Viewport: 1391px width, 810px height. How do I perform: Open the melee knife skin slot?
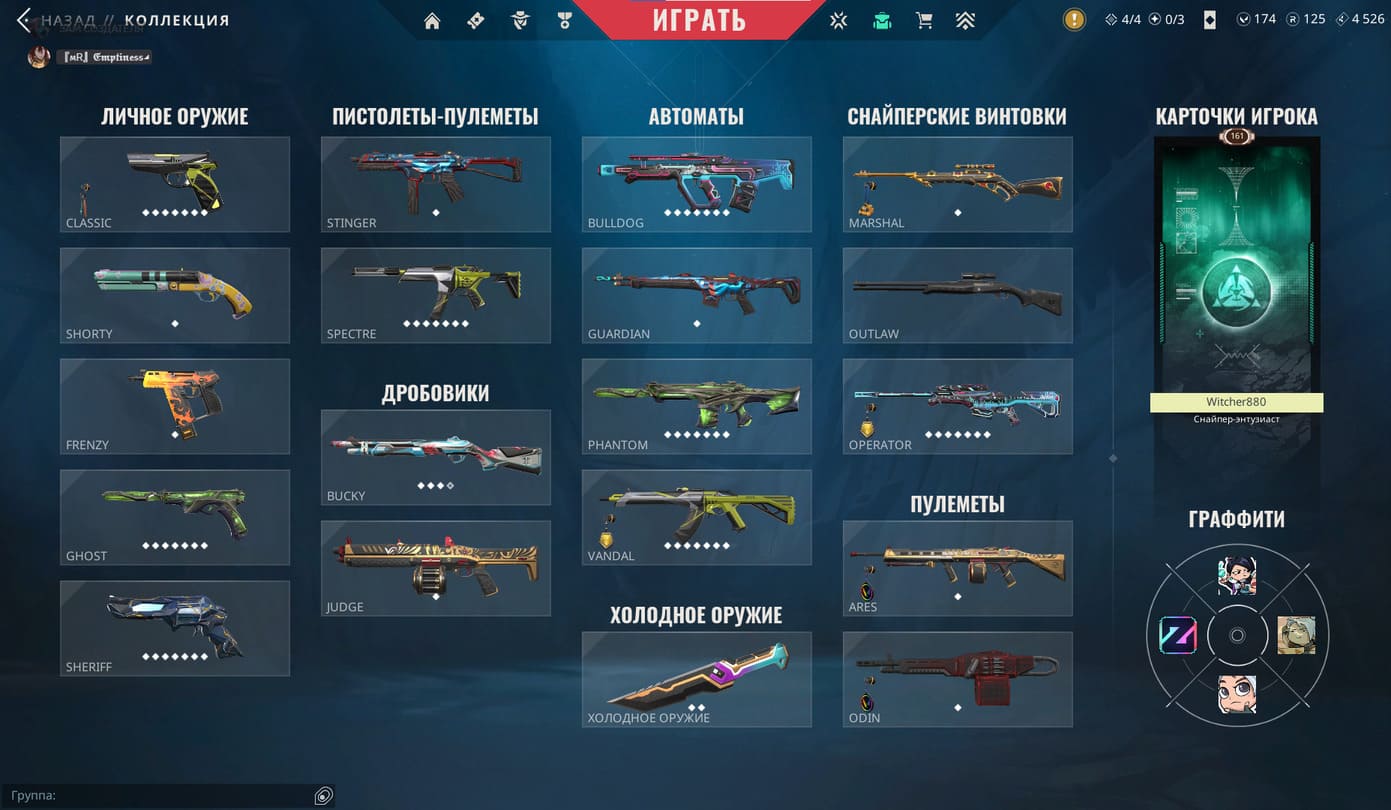click(x=697, y=679)
